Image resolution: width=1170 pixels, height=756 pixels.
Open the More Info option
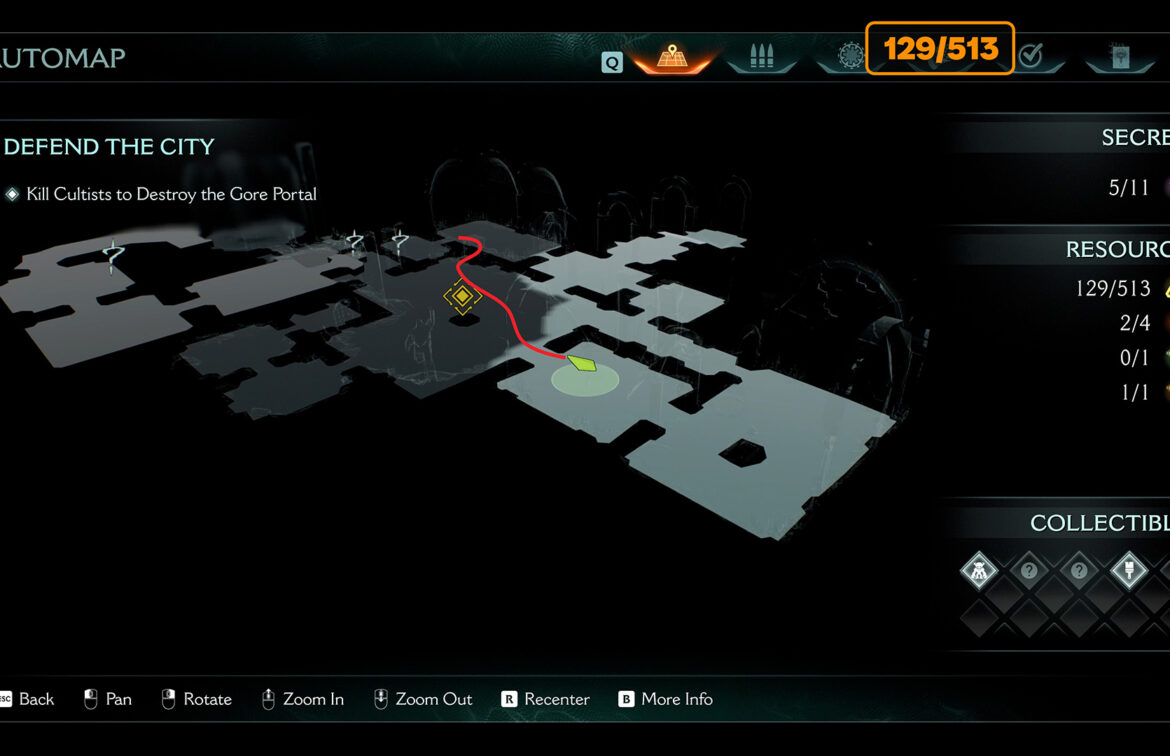pyautogui.click(x=665, y=699)
